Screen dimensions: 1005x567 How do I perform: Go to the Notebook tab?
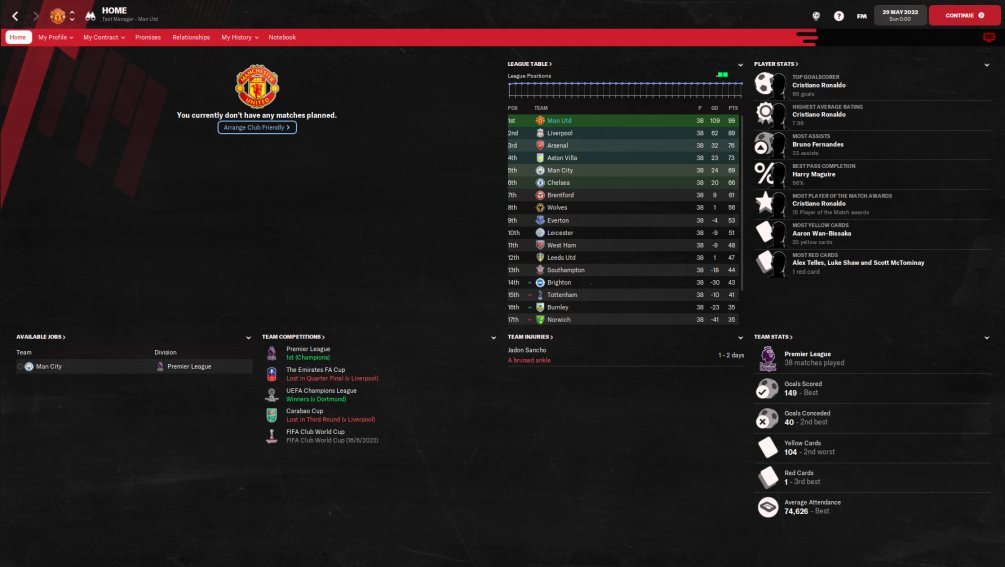tap(282, 37)
